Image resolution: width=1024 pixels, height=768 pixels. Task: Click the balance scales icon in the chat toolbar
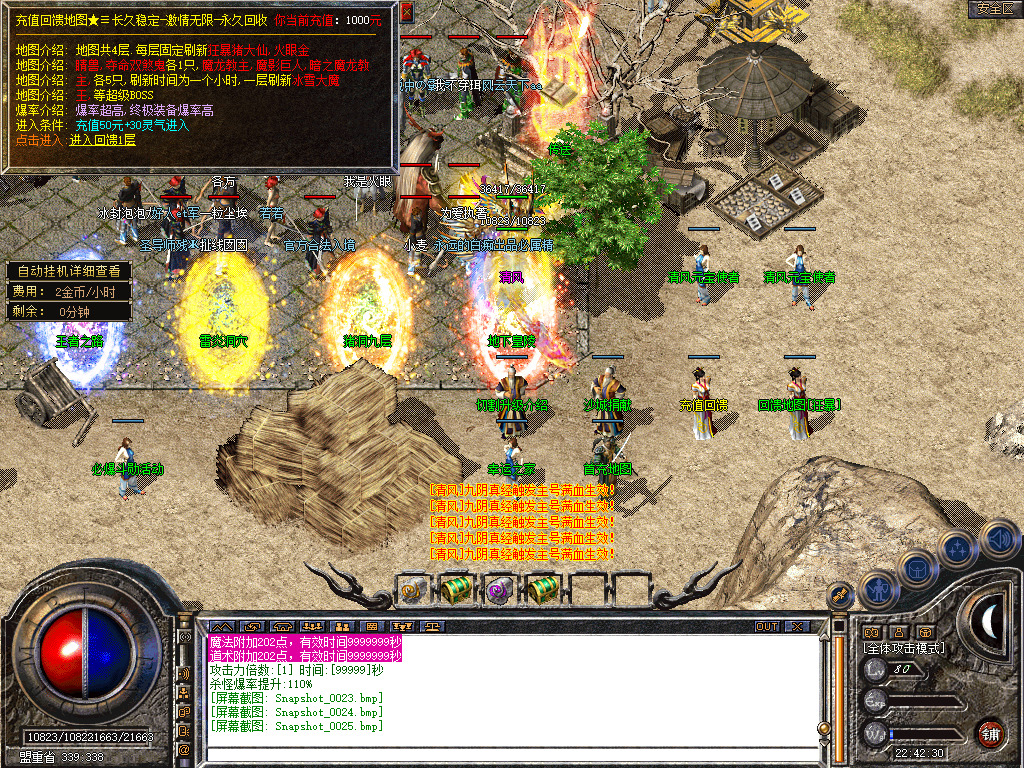tap(433, 627)
